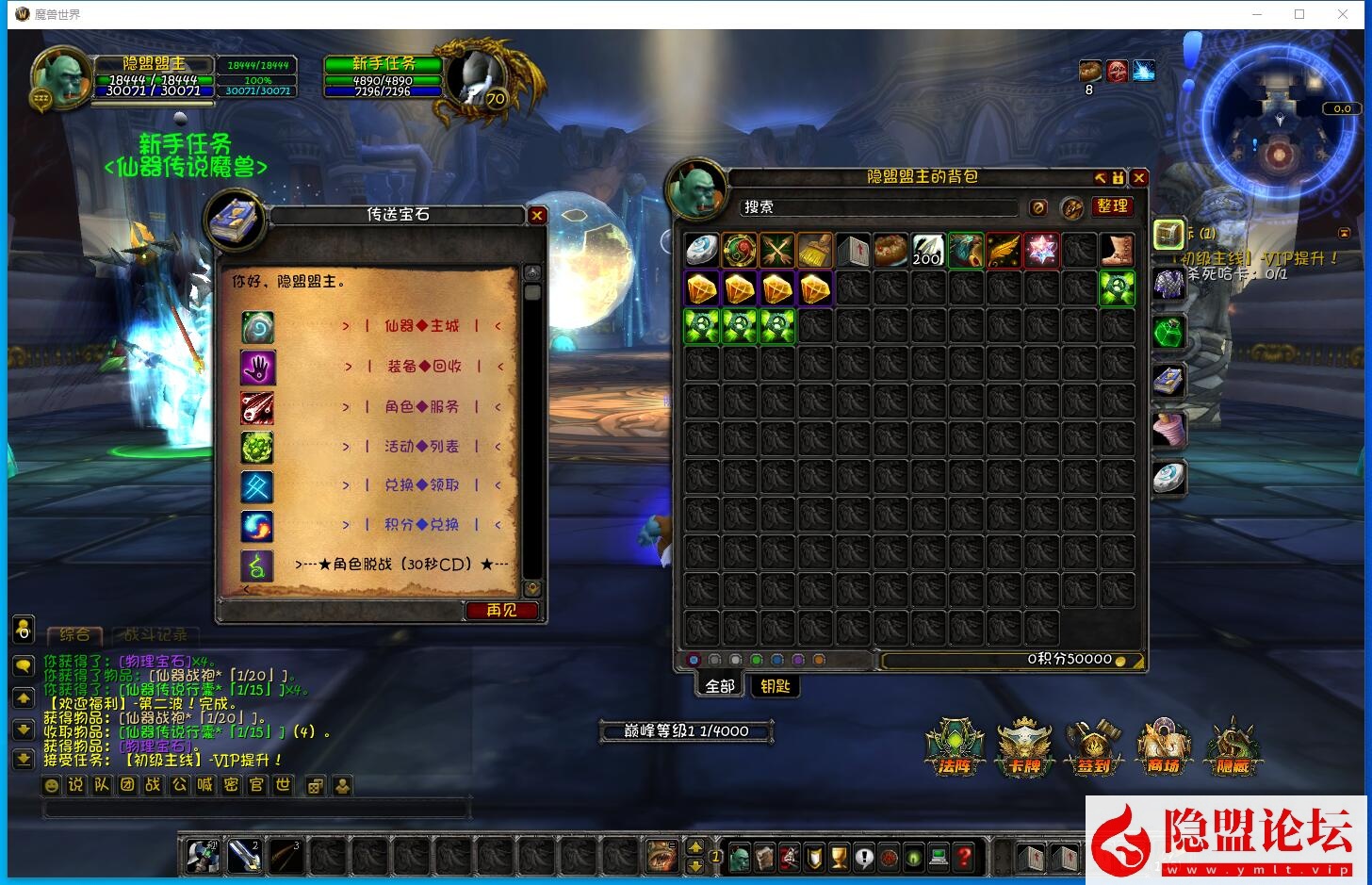This screenshot has height=885, width=1372.
Task: Open the 商城 shop icon
Action: coord(1164,746)
